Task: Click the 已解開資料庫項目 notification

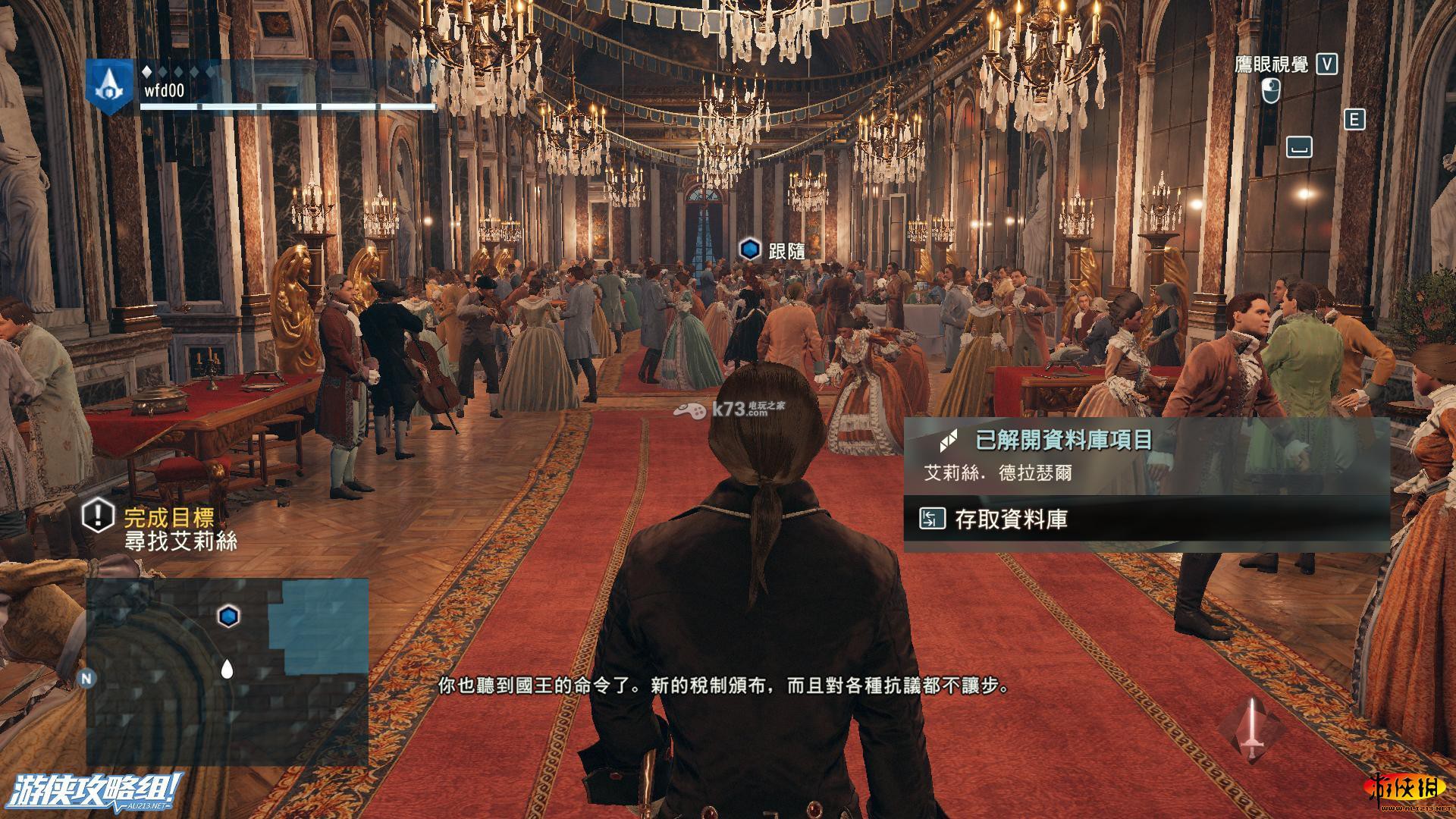Action: tap(1063, 440)
